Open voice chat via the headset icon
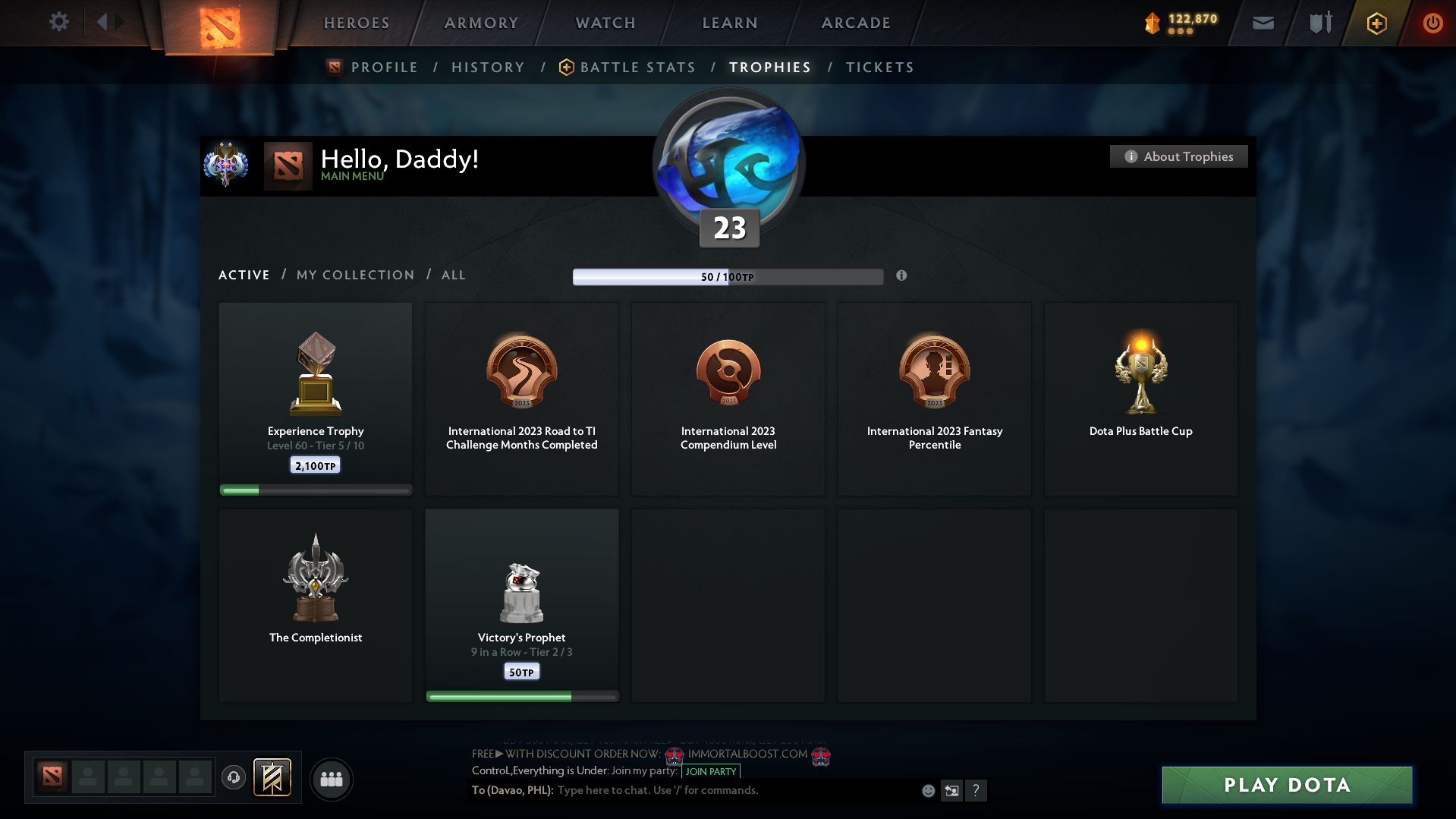Screen dimensions: 1456x819 click(x=234, y=779)
